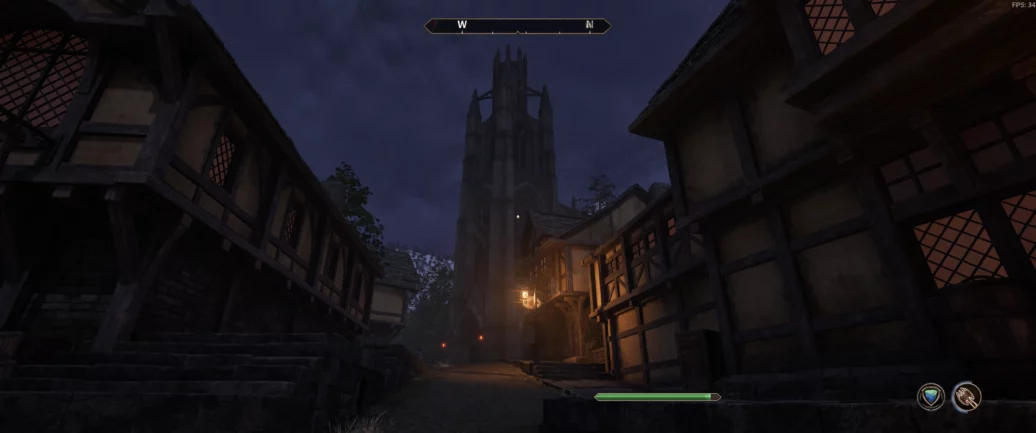Click the compass bar showing W and N
Image resolution: width=1036 pixels, height=433 pixels.
click(x=517, y=26)
